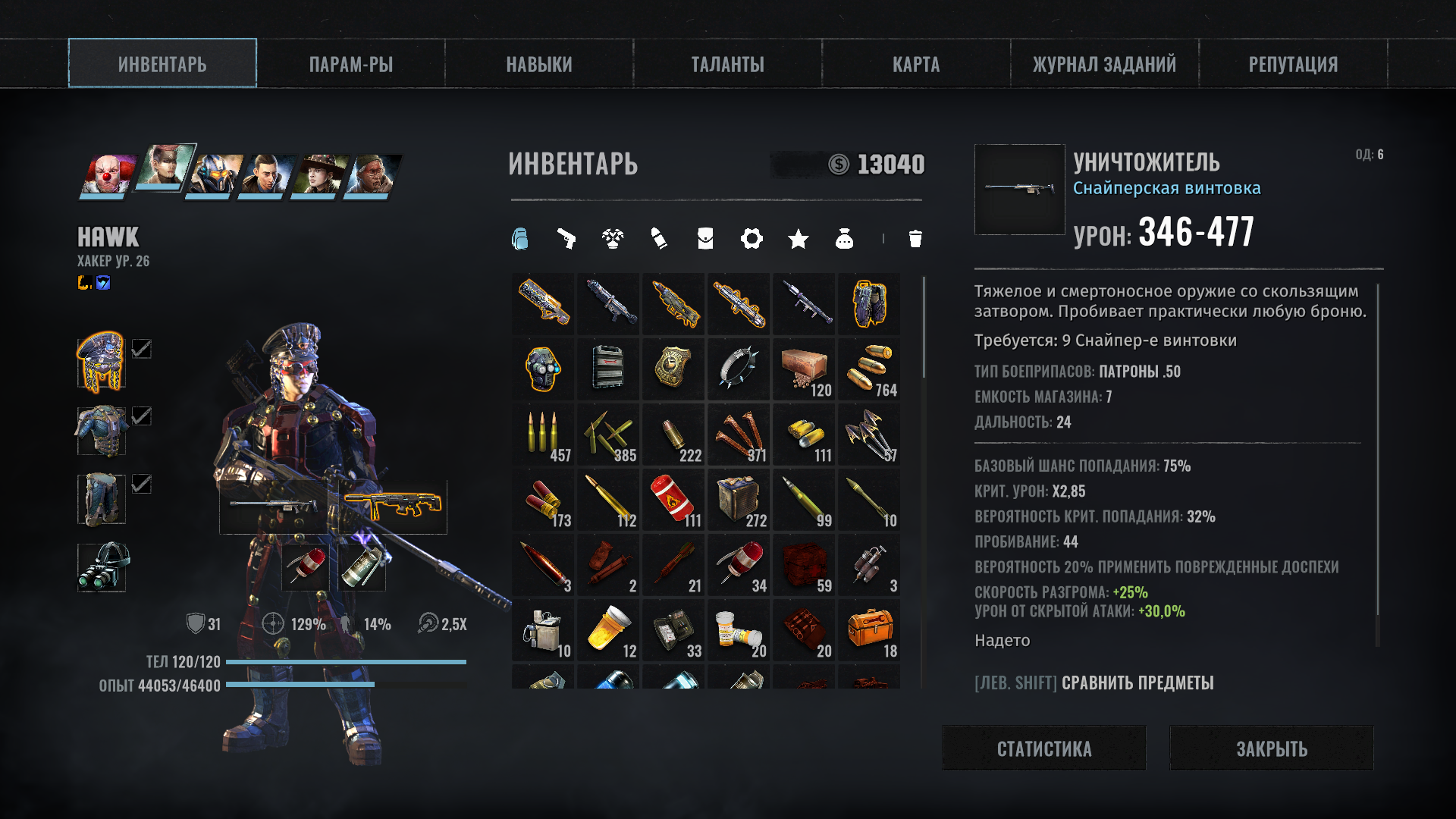Close the inventory with ЗАКРЫТЬ
1456x819 pixels.
pyautogui.click(x=1272, y=748)
